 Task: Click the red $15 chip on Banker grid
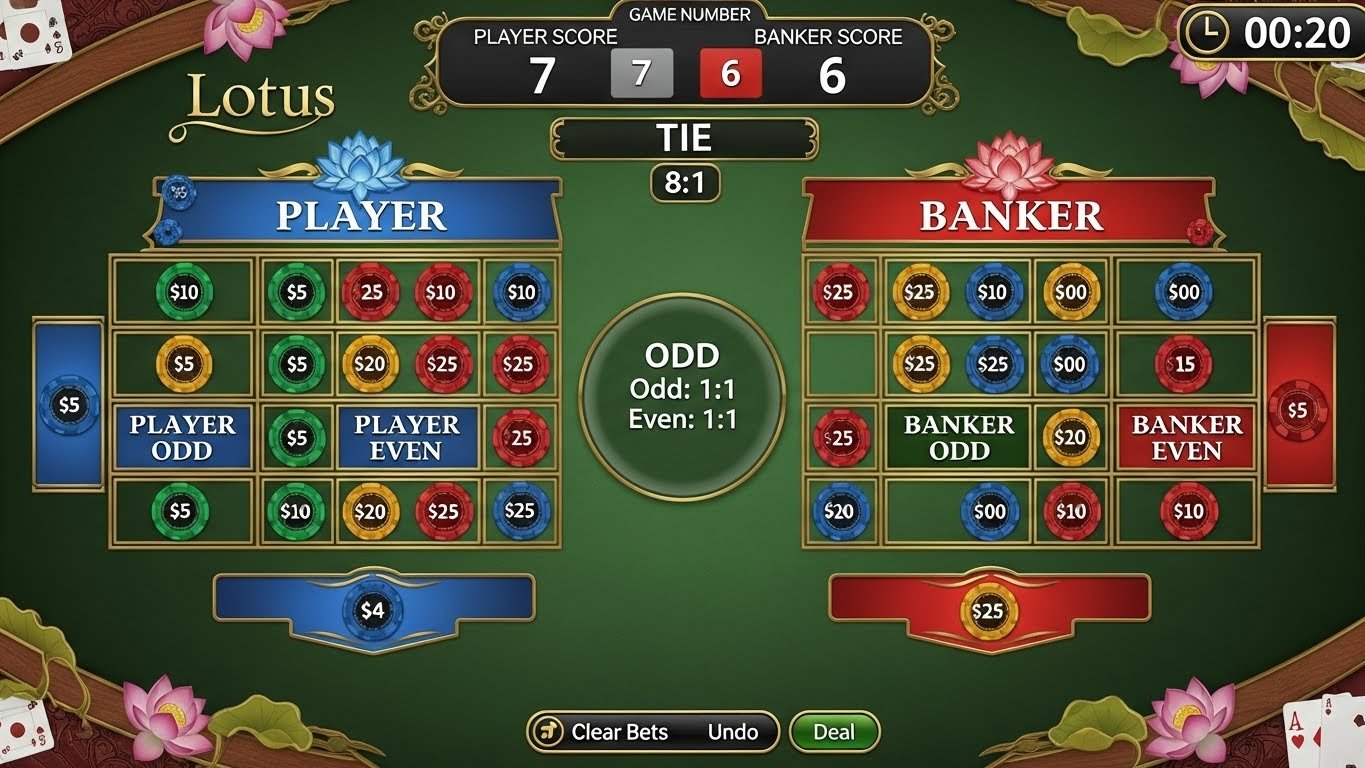pos(1185,365)
